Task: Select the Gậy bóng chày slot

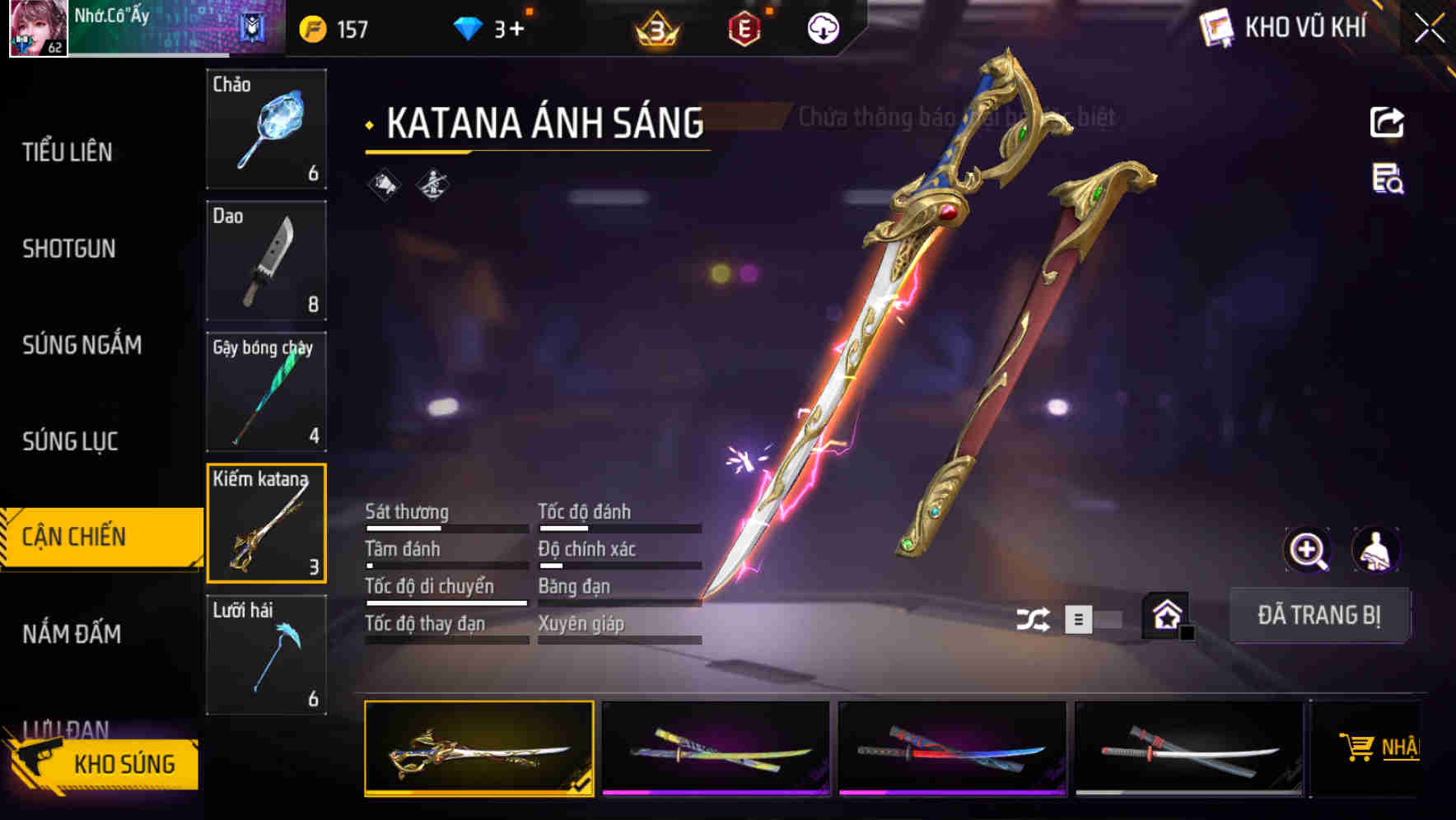Action: pyautogui.click(x=266, y=392)
